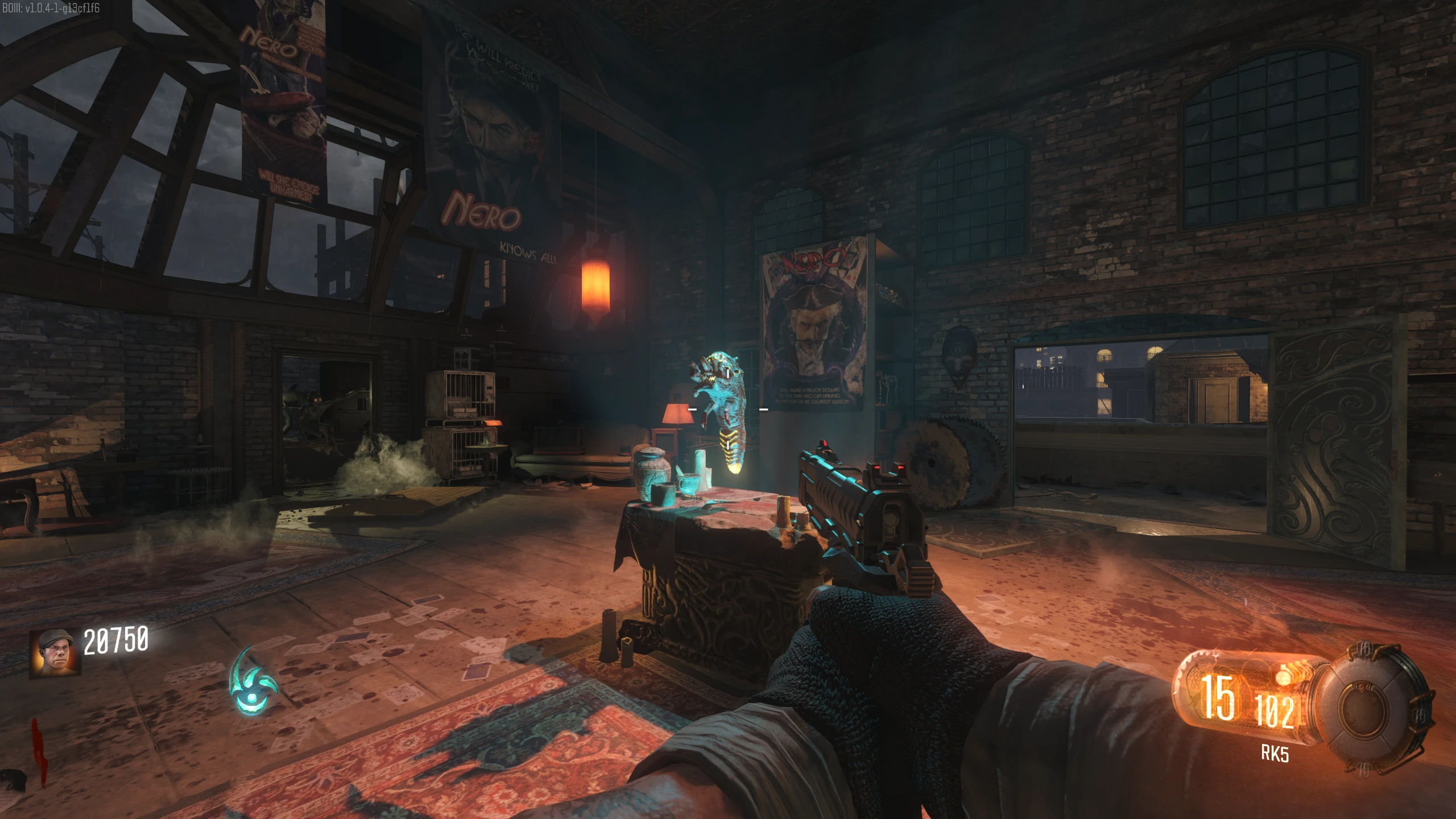Click the RK5 weapon name label

coord(1275,754)
